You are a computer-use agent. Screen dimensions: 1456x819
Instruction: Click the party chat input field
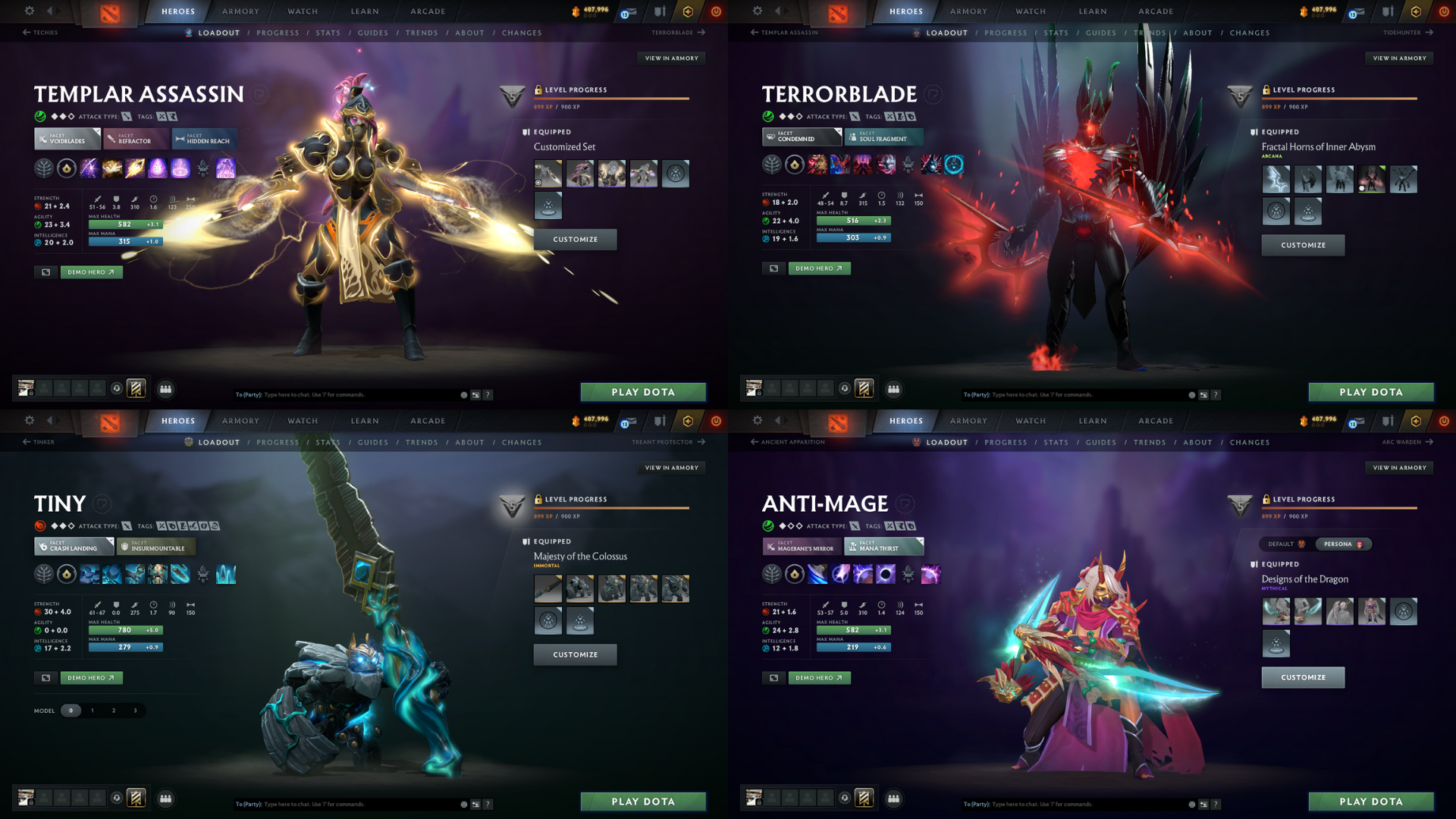coord(341,394)
